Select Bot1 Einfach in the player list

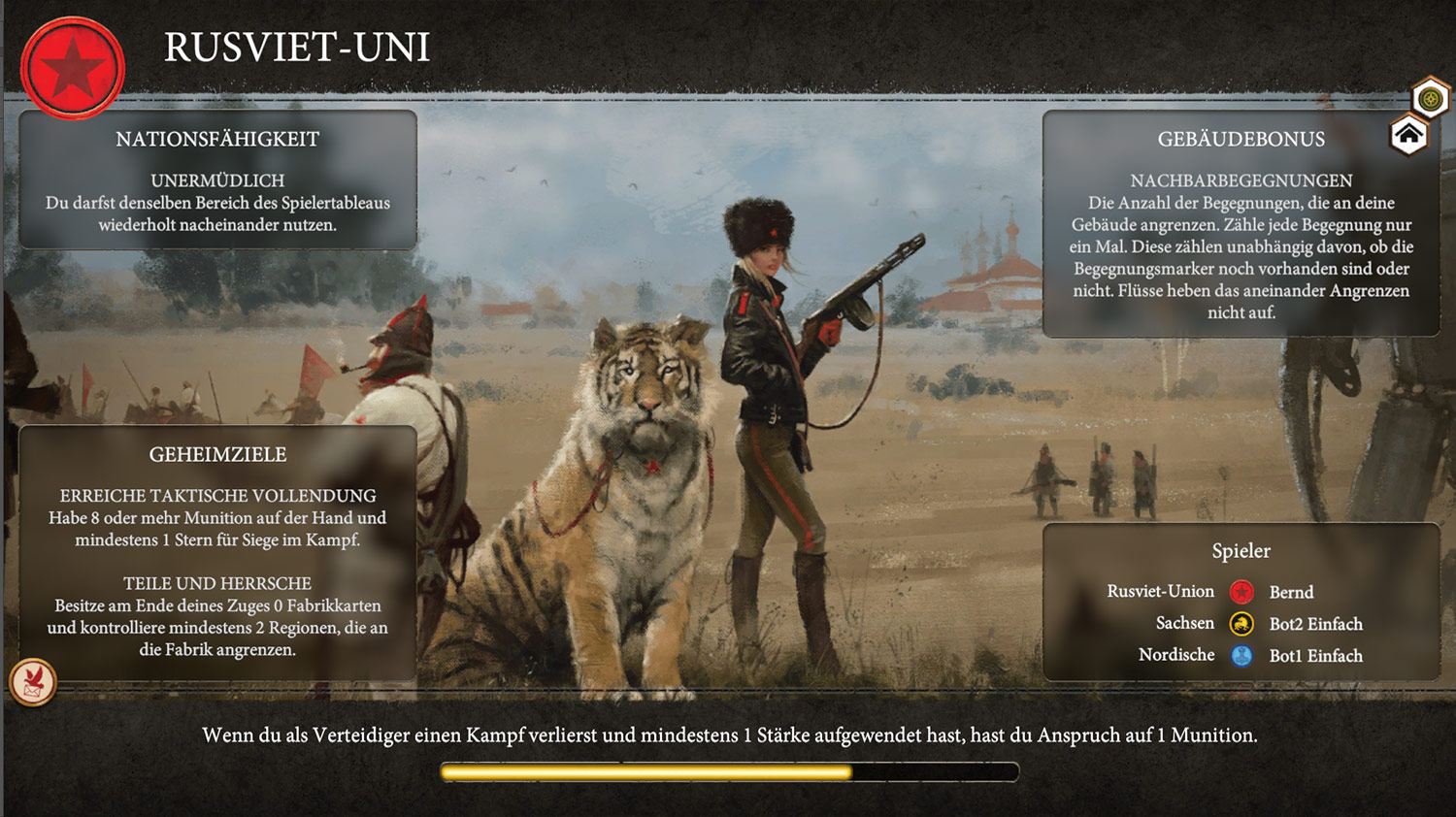1315,656
